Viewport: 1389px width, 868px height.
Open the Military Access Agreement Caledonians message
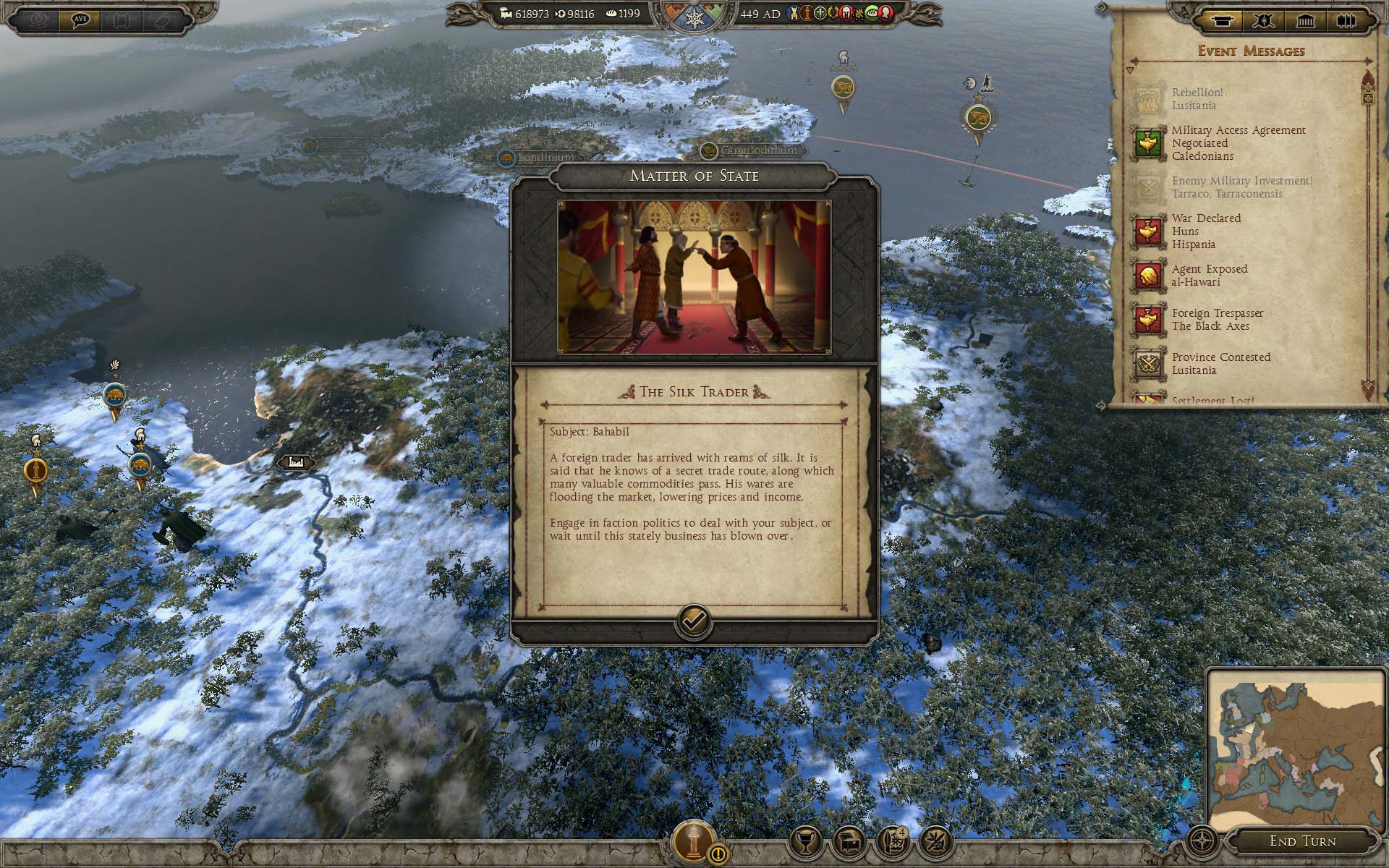coord(1239,142)
